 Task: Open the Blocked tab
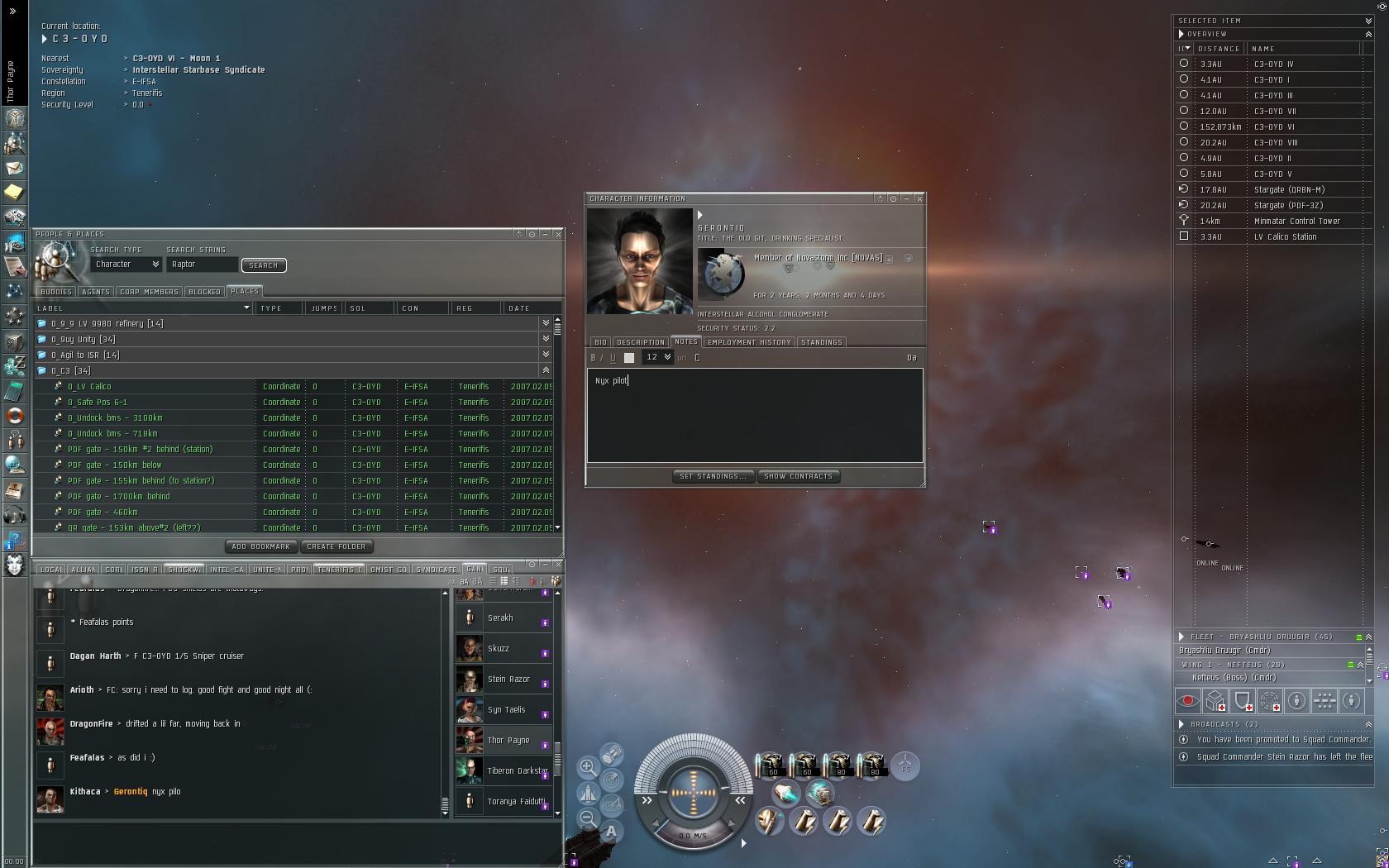coord(204,292)
